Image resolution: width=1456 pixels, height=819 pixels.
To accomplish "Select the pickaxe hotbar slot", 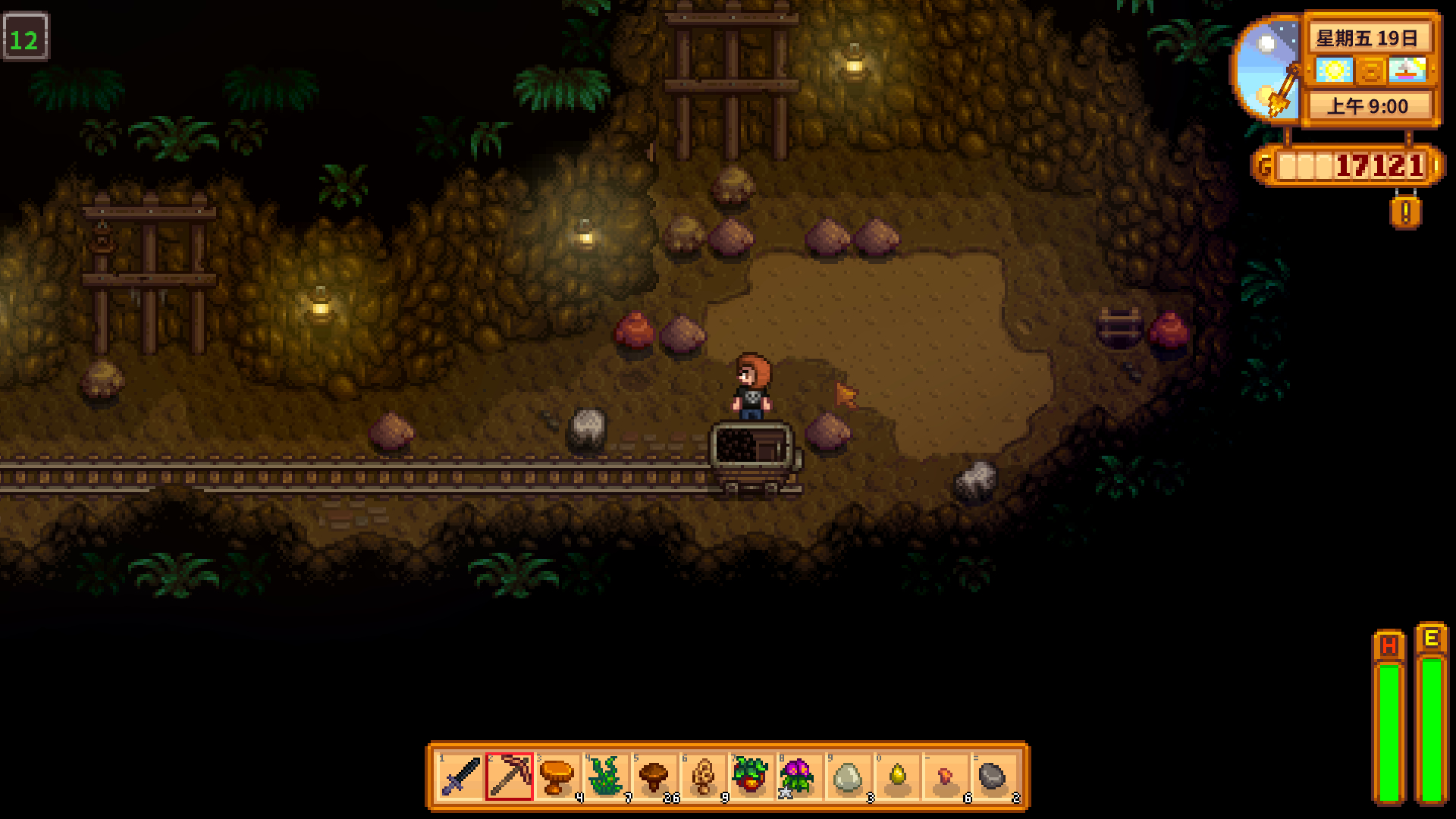I will point(509,777).
